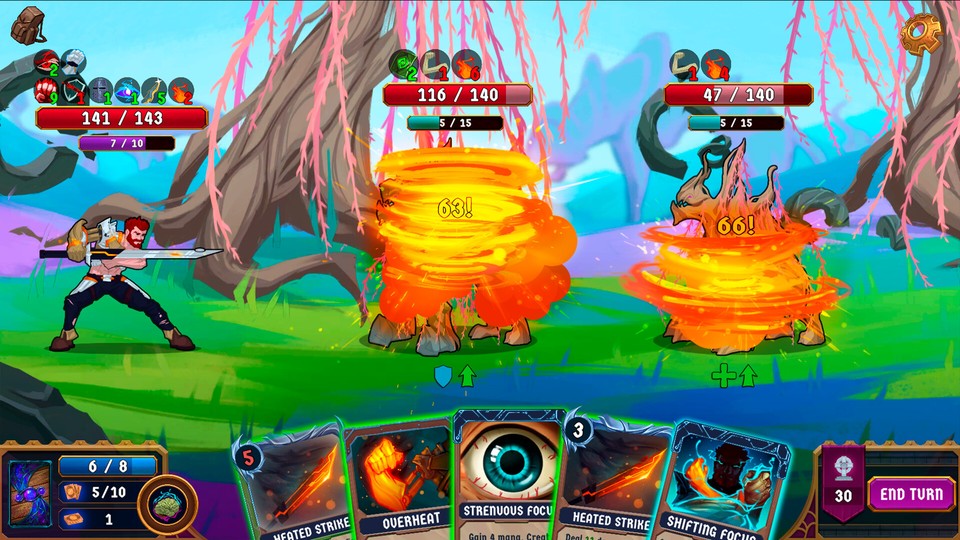This screenshot has width=960, height=540.
Task: Open the tombstone pile showing 30
Action: click(842, 482)
